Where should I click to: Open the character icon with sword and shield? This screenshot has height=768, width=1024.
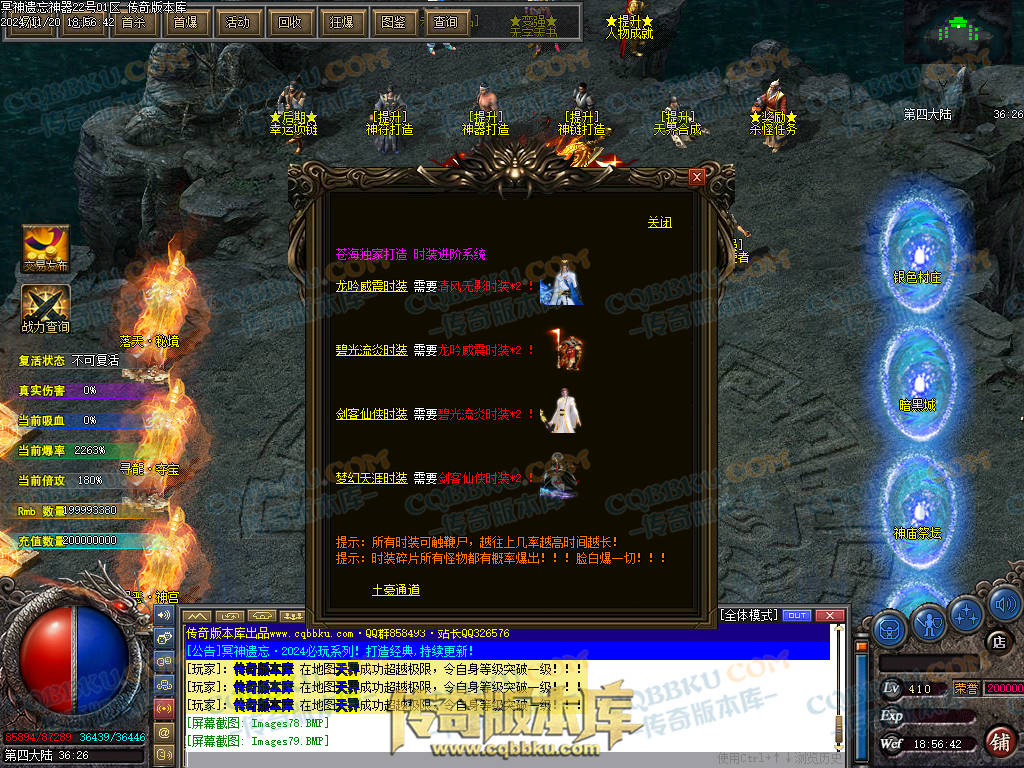(929, 626)
